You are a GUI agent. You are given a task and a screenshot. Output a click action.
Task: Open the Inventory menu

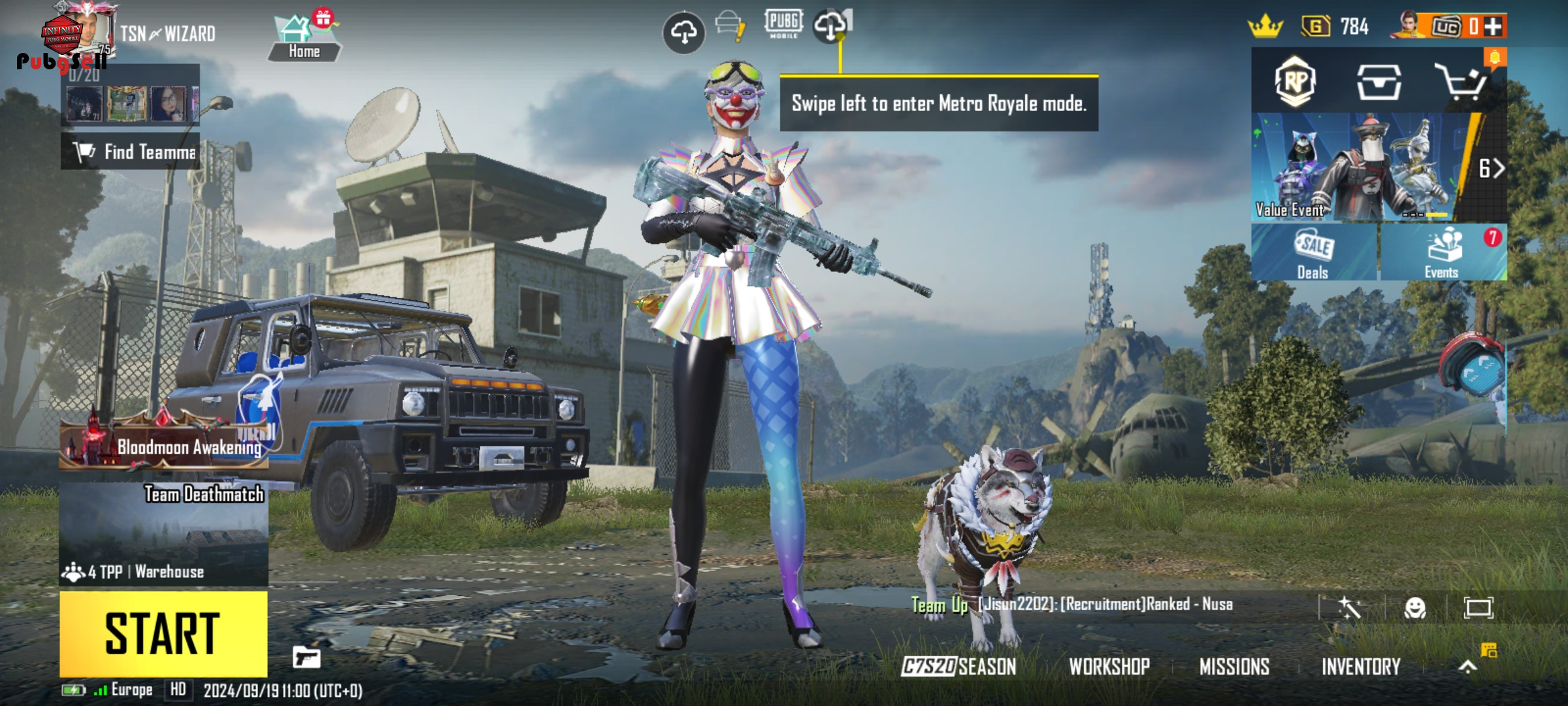[x=1361, y=667]
